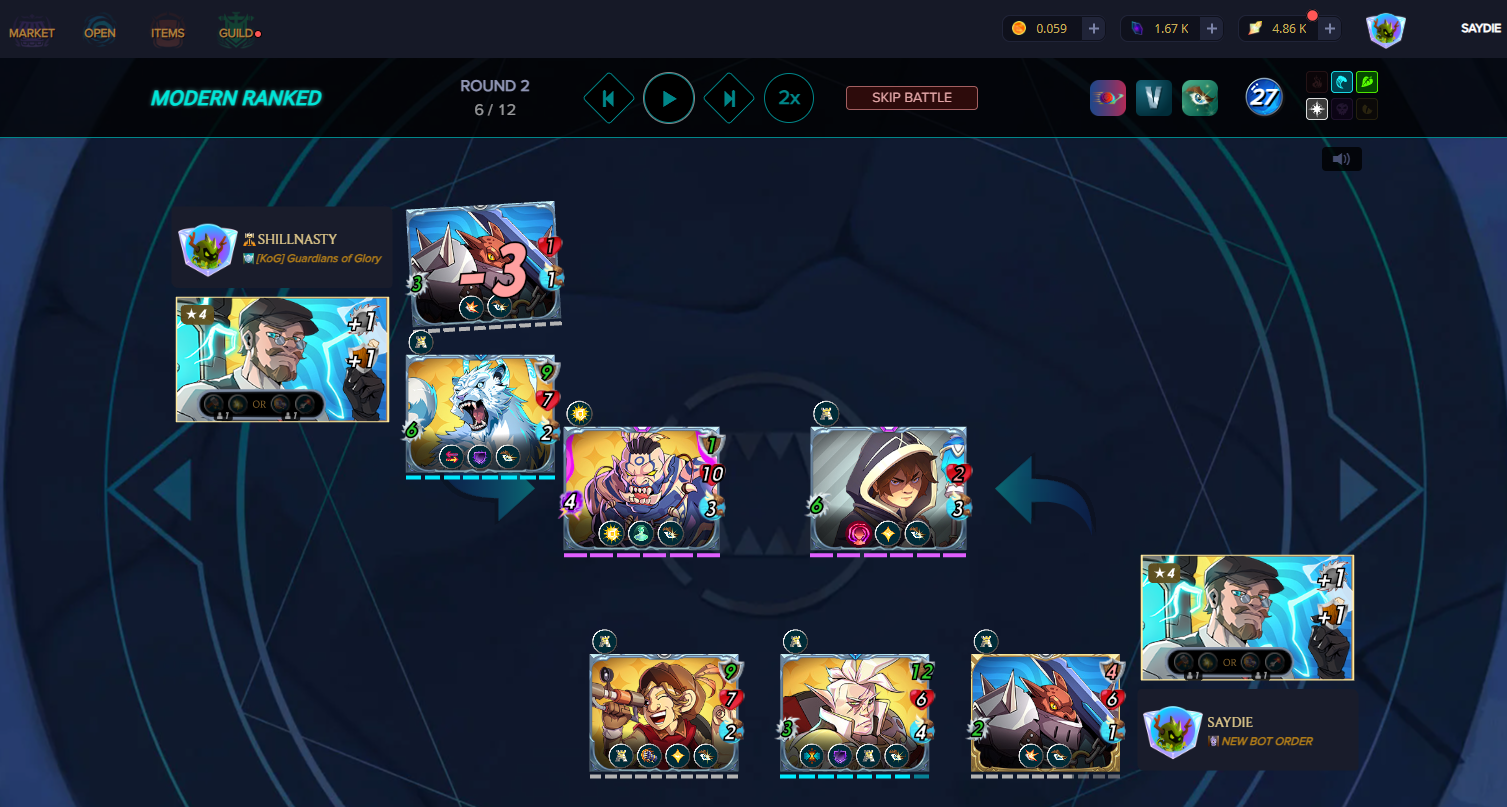This screenshot has width=1507, height=807.
Task: View the V ruleset icon
Action: click(x=1154, y=98)
